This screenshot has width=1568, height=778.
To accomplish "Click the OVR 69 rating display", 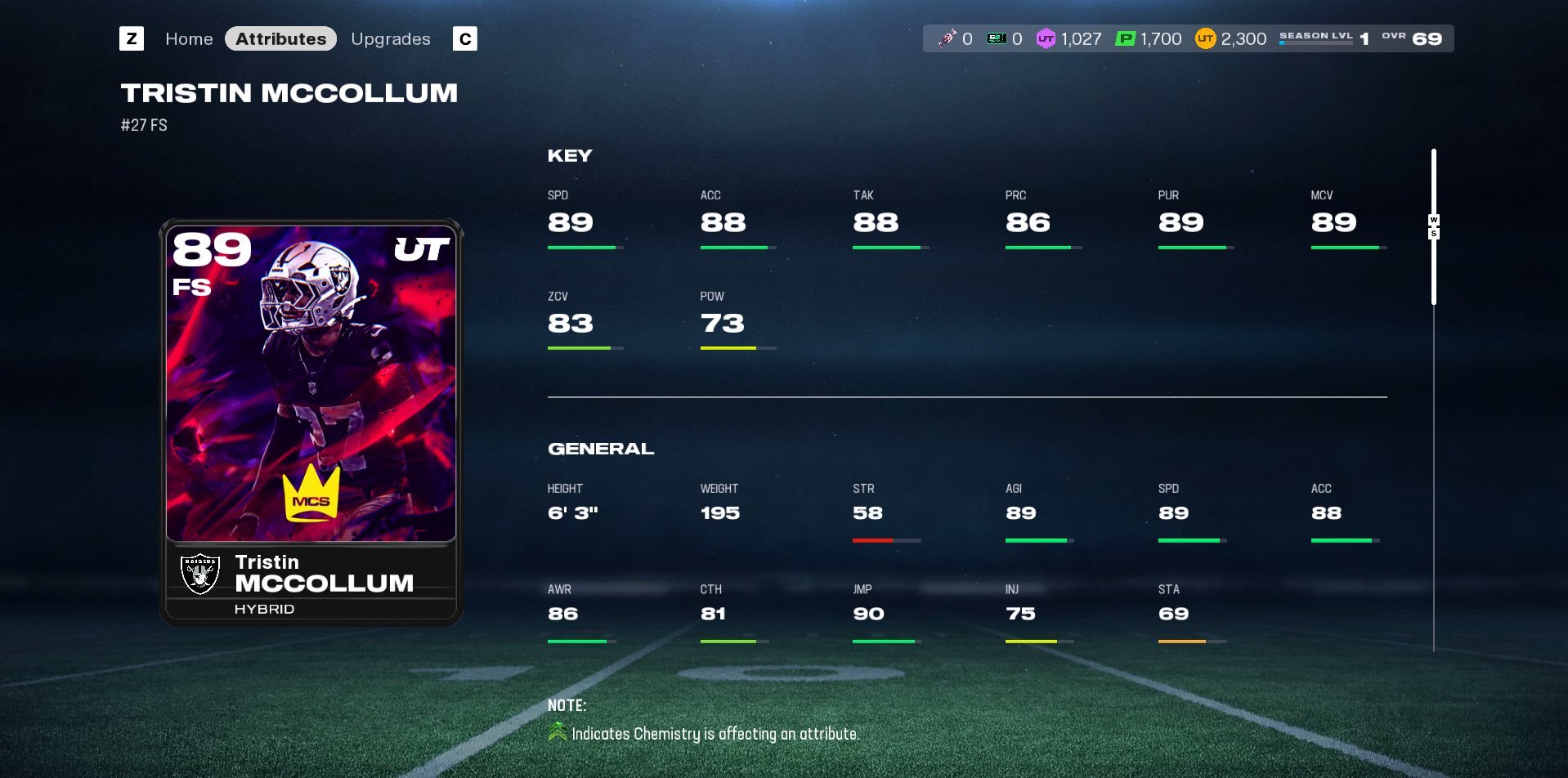I will (x=1418, y=37).
